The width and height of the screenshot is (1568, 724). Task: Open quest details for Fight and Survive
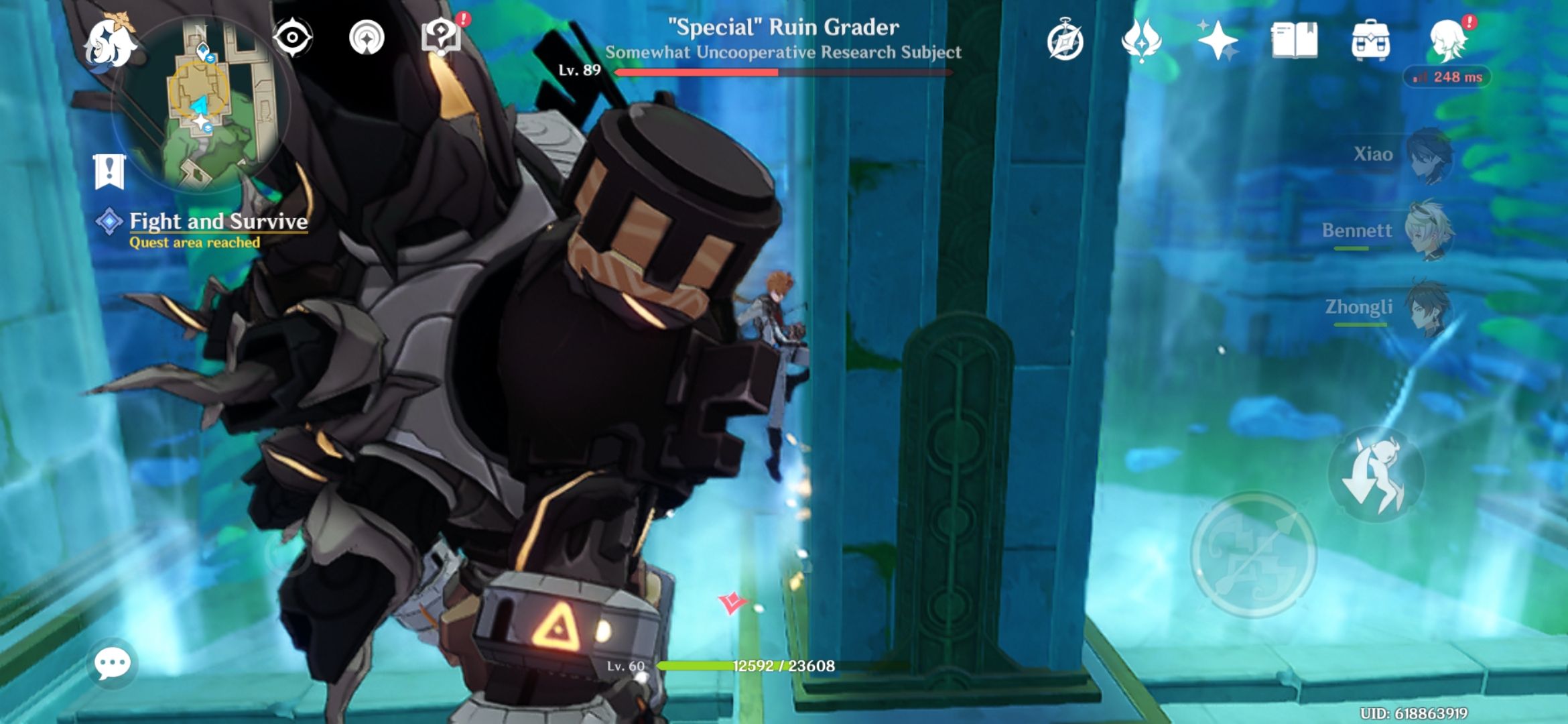click(218, 221)
